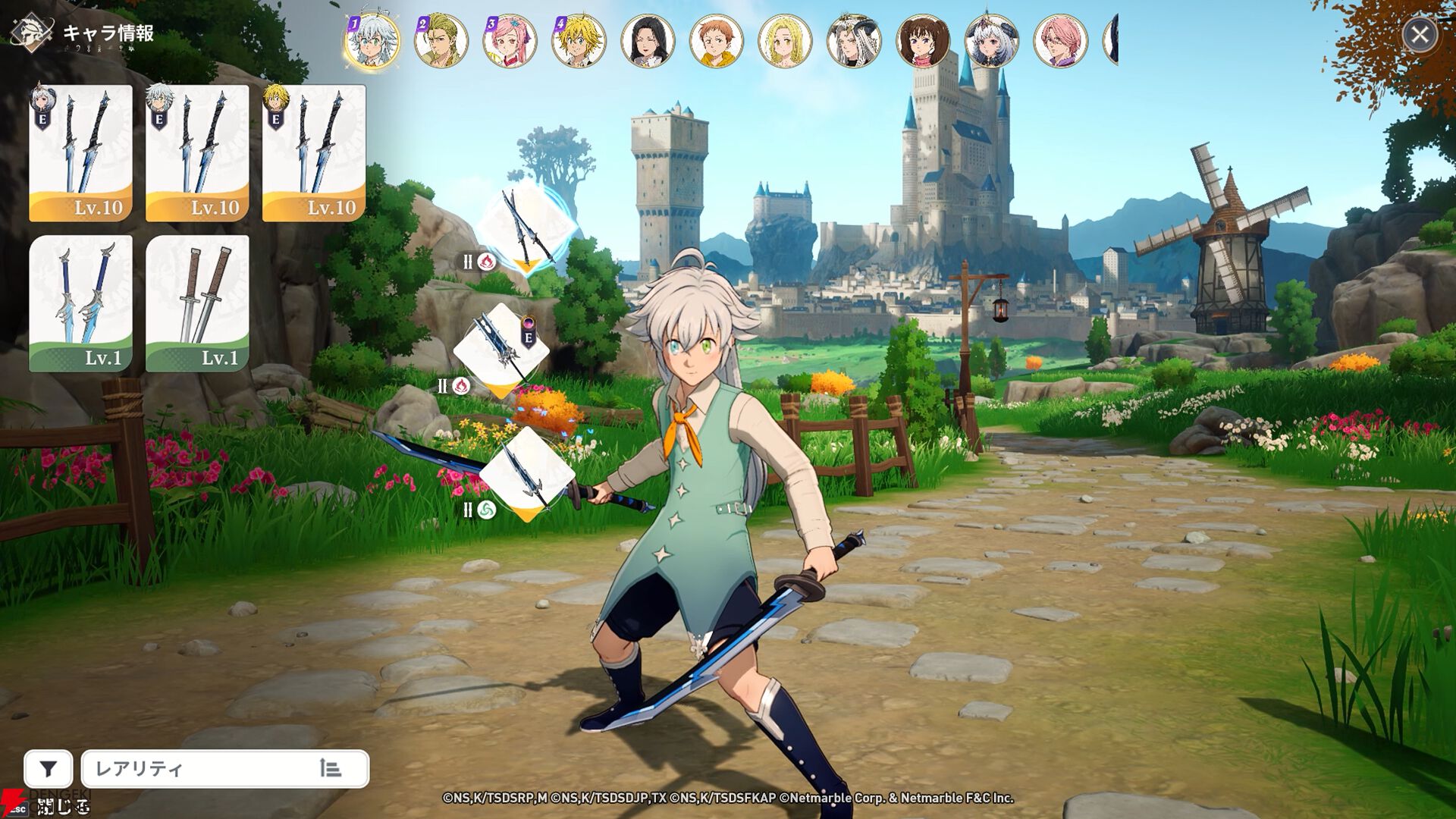Toggle the currently highlighted first character portrait

[371, 42]
